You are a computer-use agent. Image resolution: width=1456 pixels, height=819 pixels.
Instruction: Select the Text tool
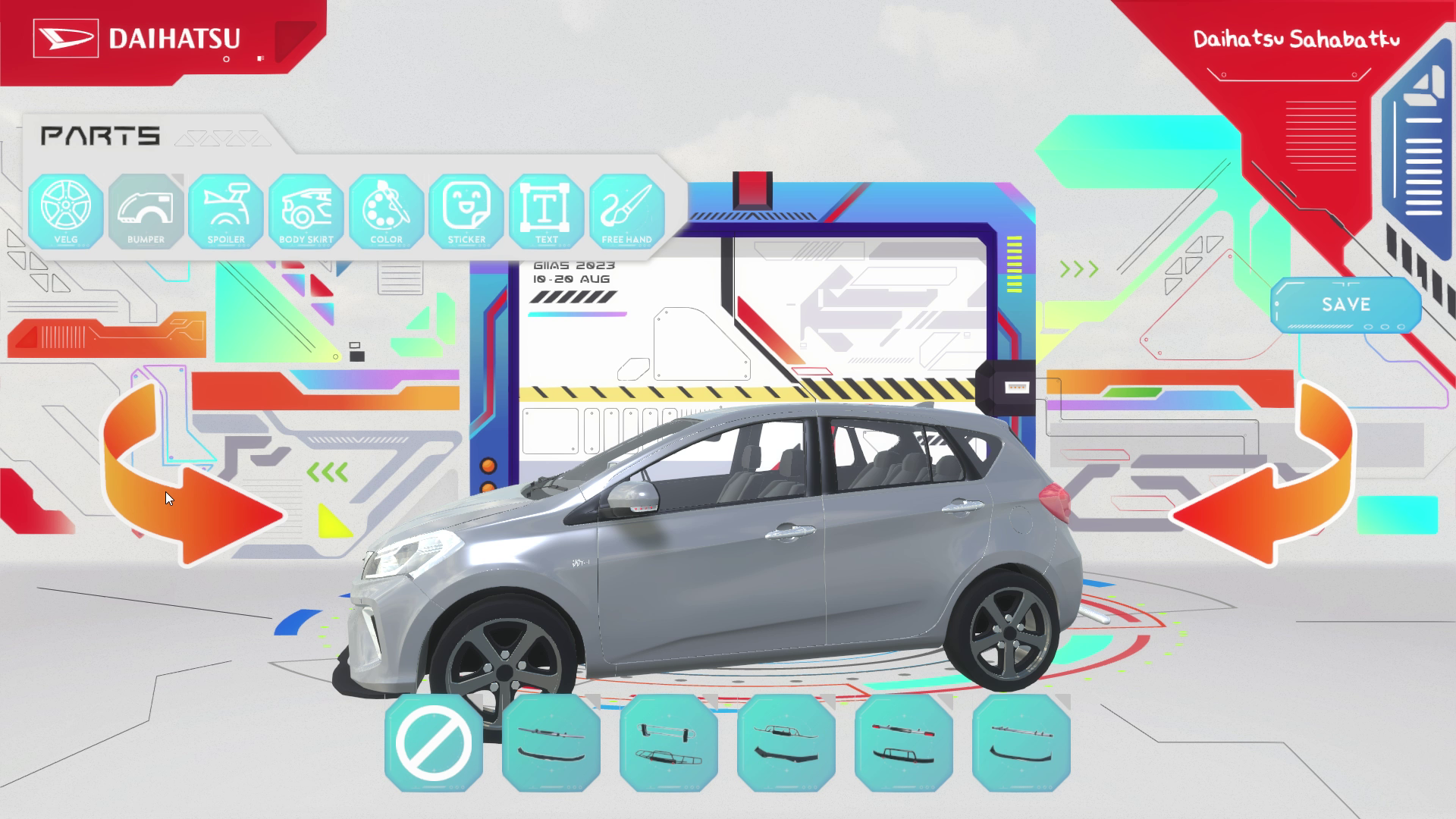547,211
